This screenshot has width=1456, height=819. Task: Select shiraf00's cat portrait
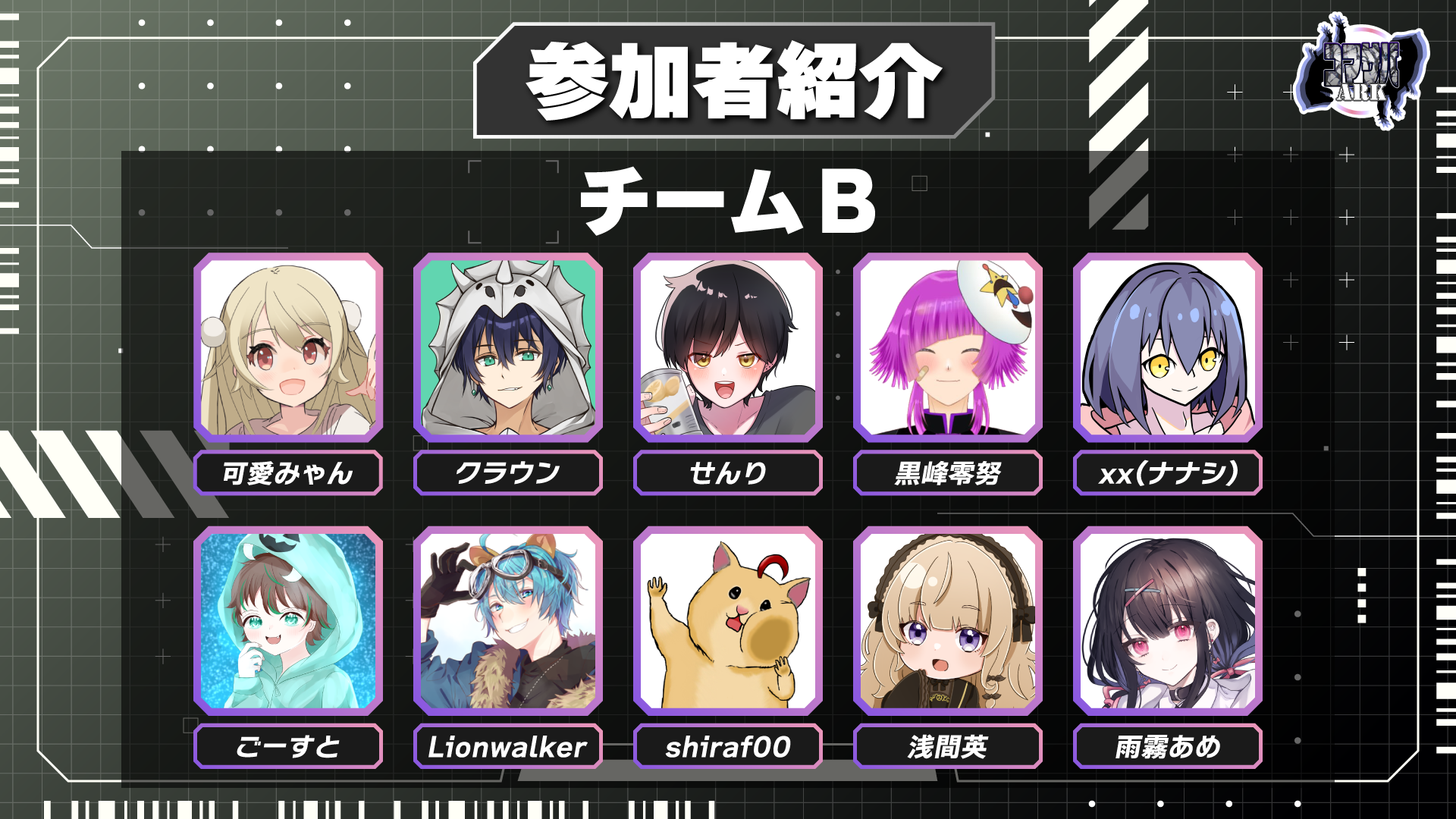[x=728, y=620]
